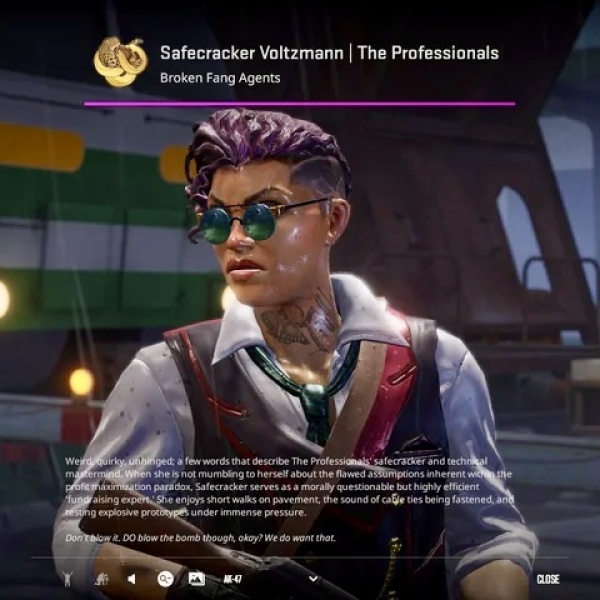Change the background scenery image icon
Viewport: 600px width, 600px height.
(196, 578)
